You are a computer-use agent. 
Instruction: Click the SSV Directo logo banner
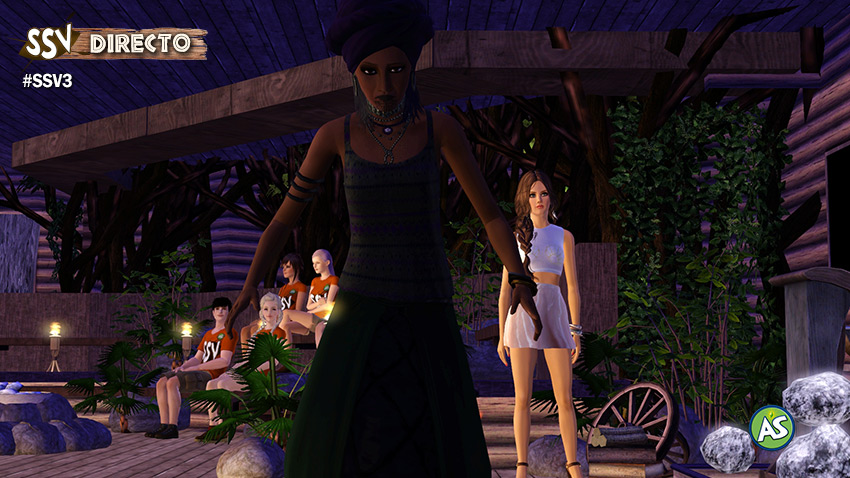114,43
